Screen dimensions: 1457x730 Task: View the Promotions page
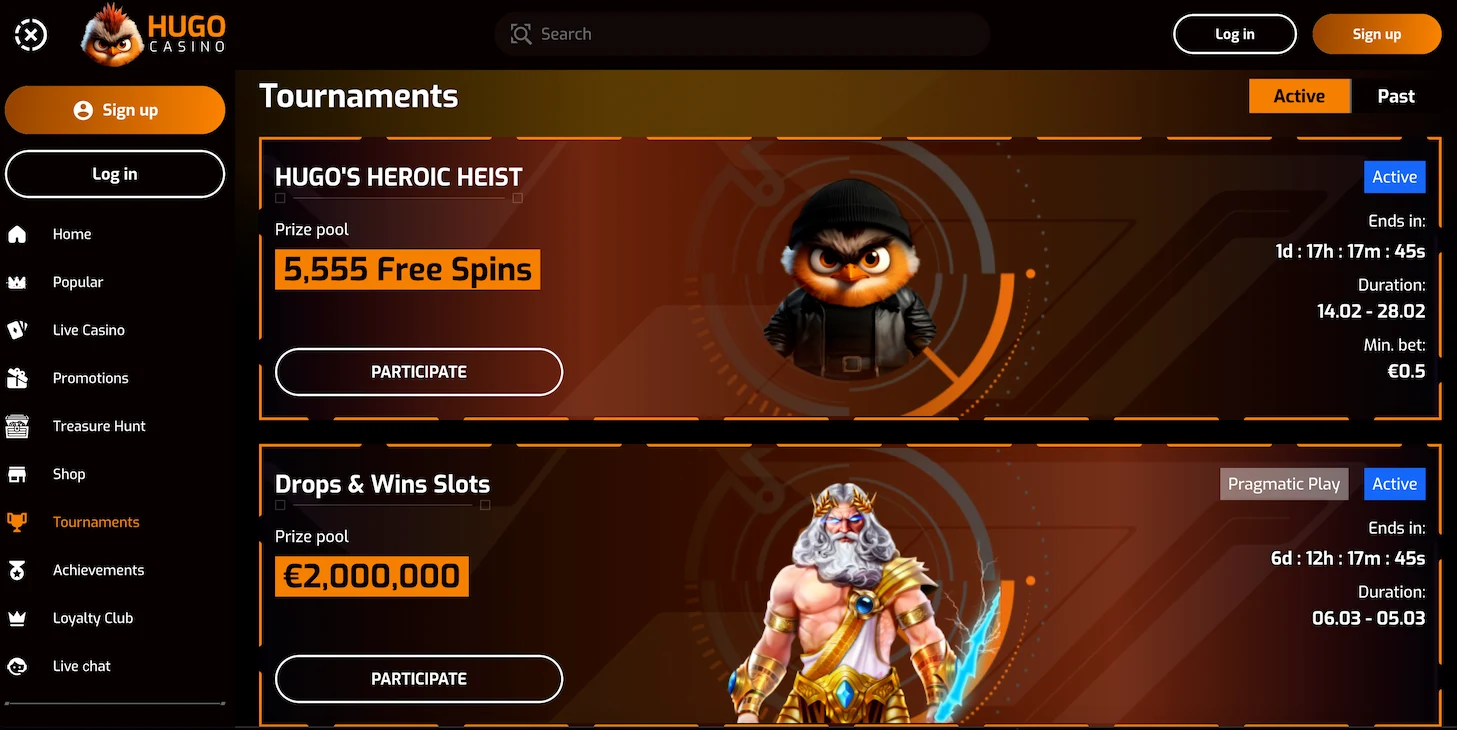(x=90, y=377)
